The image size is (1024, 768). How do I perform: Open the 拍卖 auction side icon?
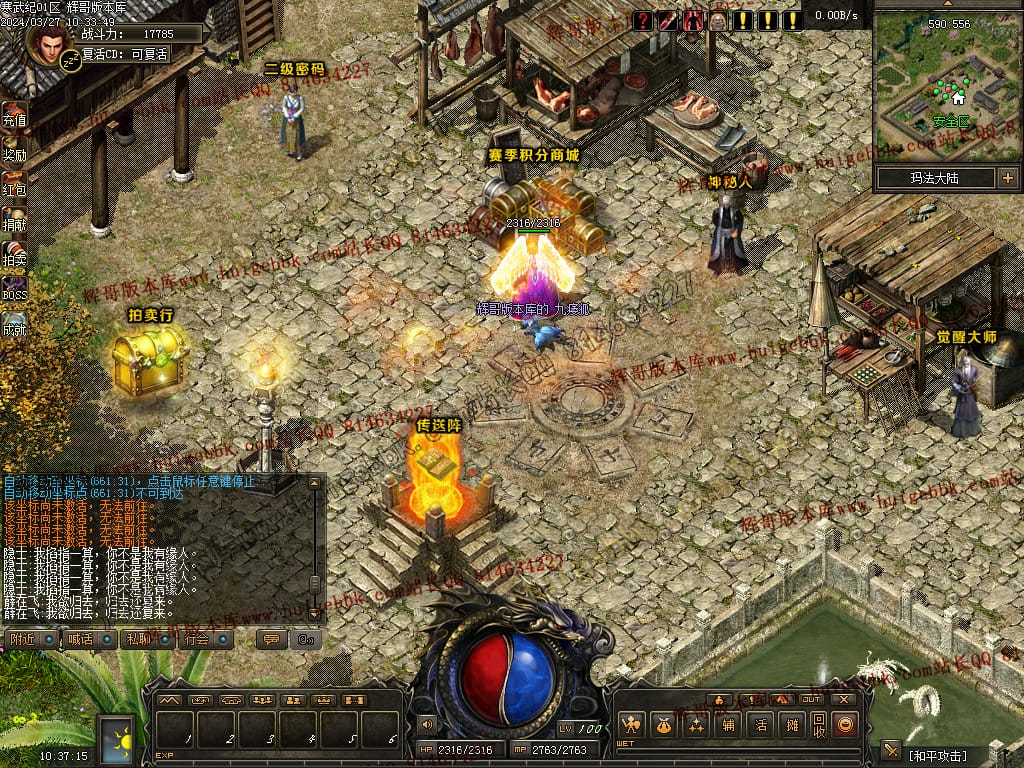14,253
